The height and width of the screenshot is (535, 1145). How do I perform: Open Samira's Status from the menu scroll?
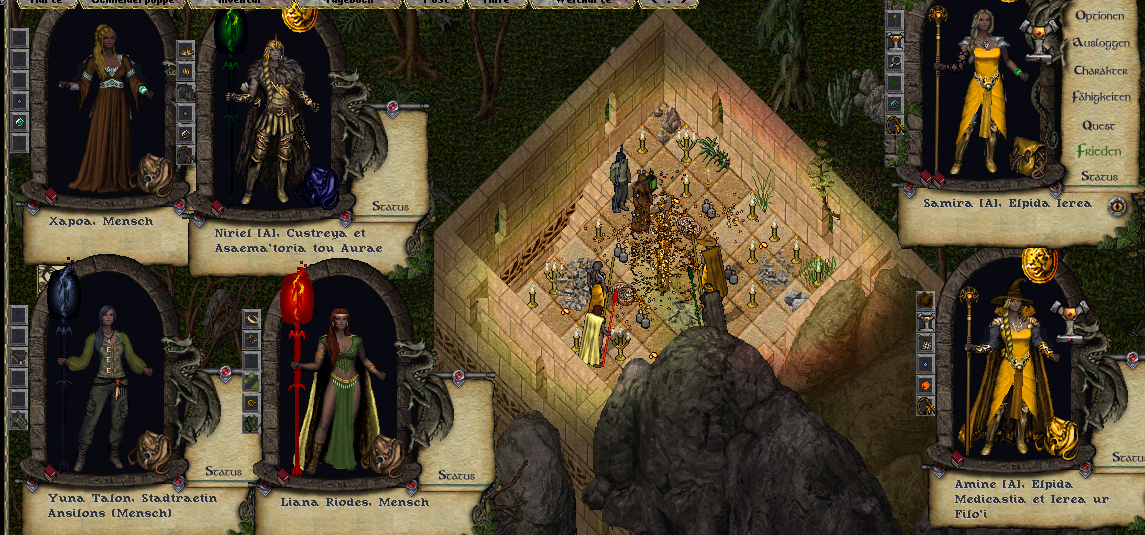(x=1099, y=177)
